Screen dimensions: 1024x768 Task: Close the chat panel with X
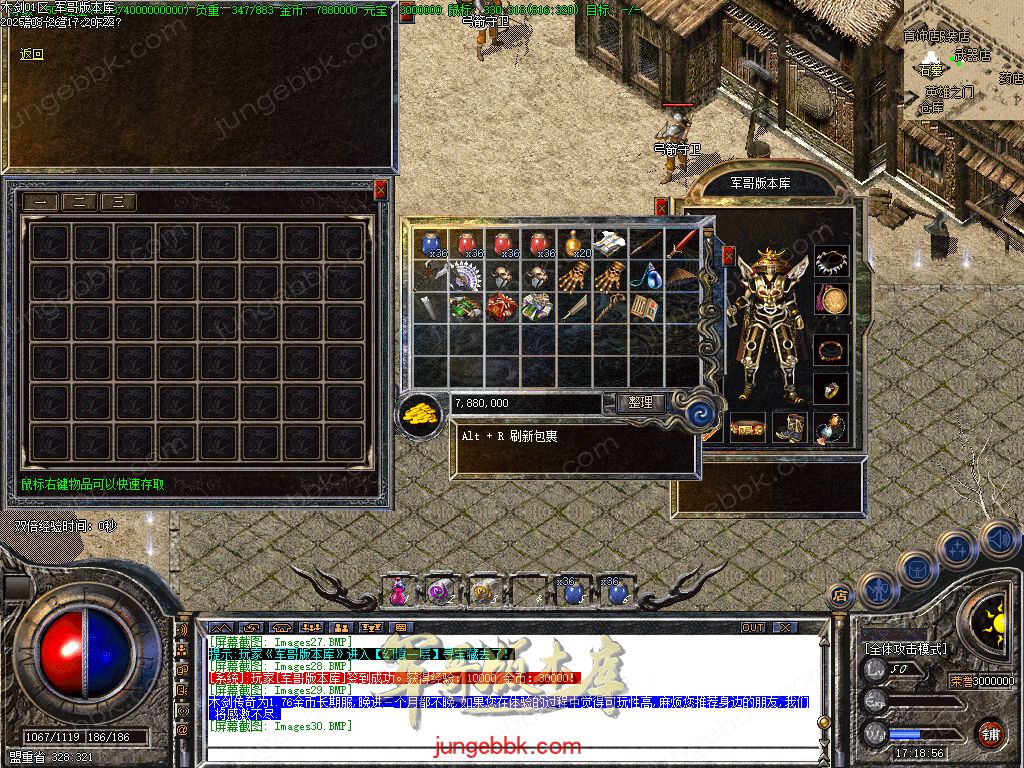click(x=785, y=627)
